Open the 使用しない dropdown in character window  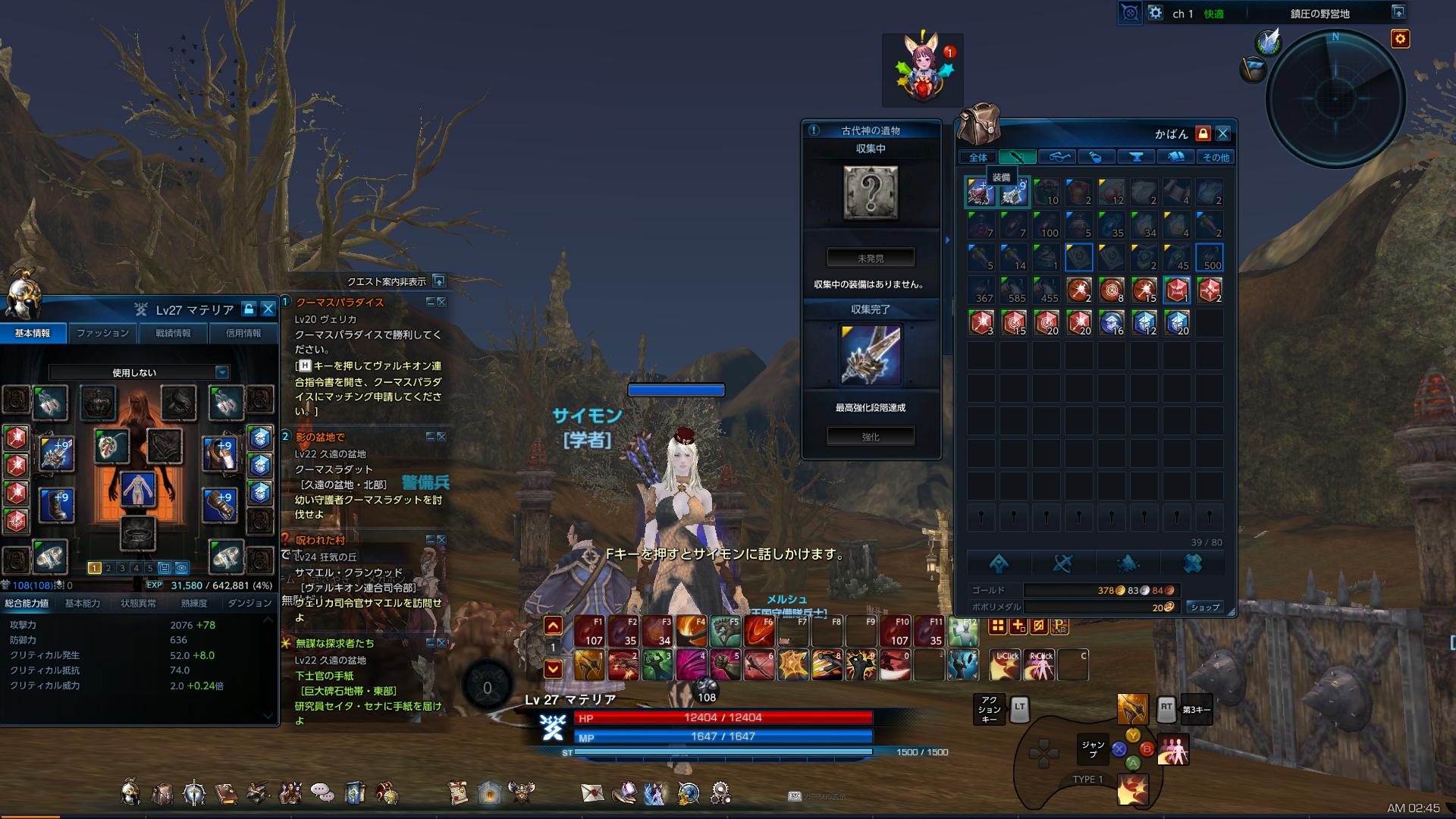(x=136, y=372)
